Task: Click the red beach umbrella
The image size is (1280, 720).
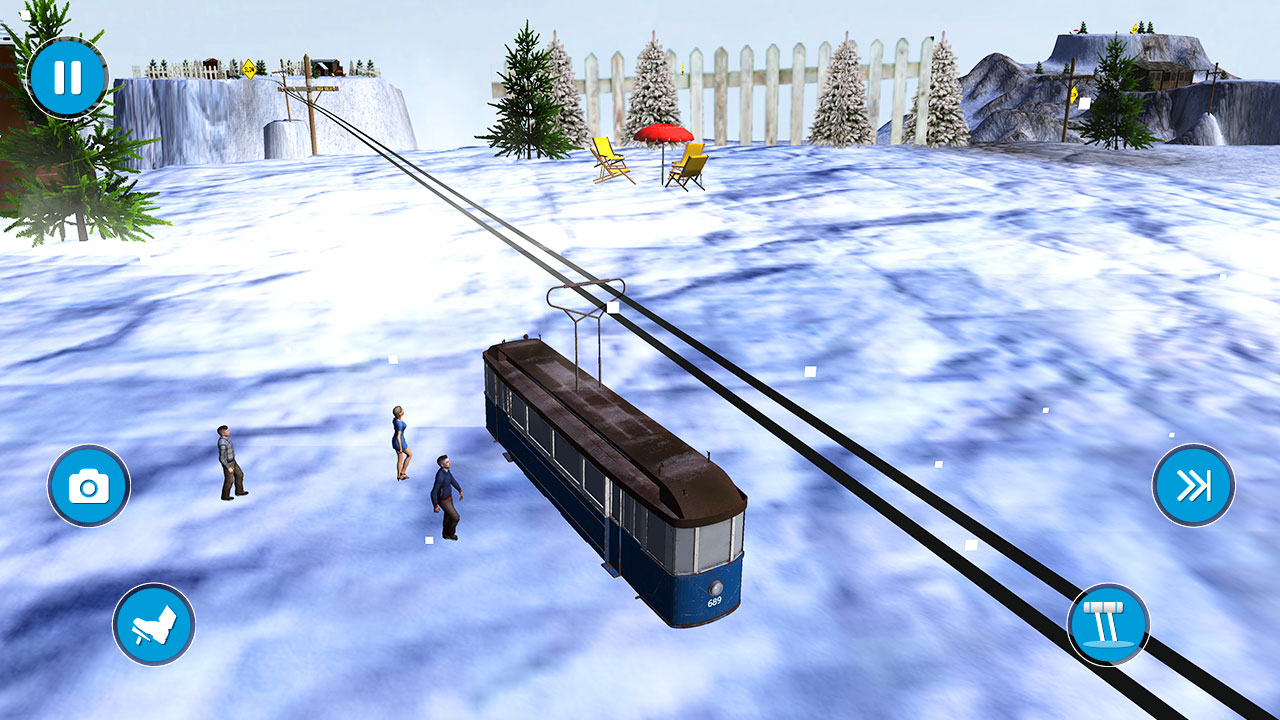Action: point(663,134)
